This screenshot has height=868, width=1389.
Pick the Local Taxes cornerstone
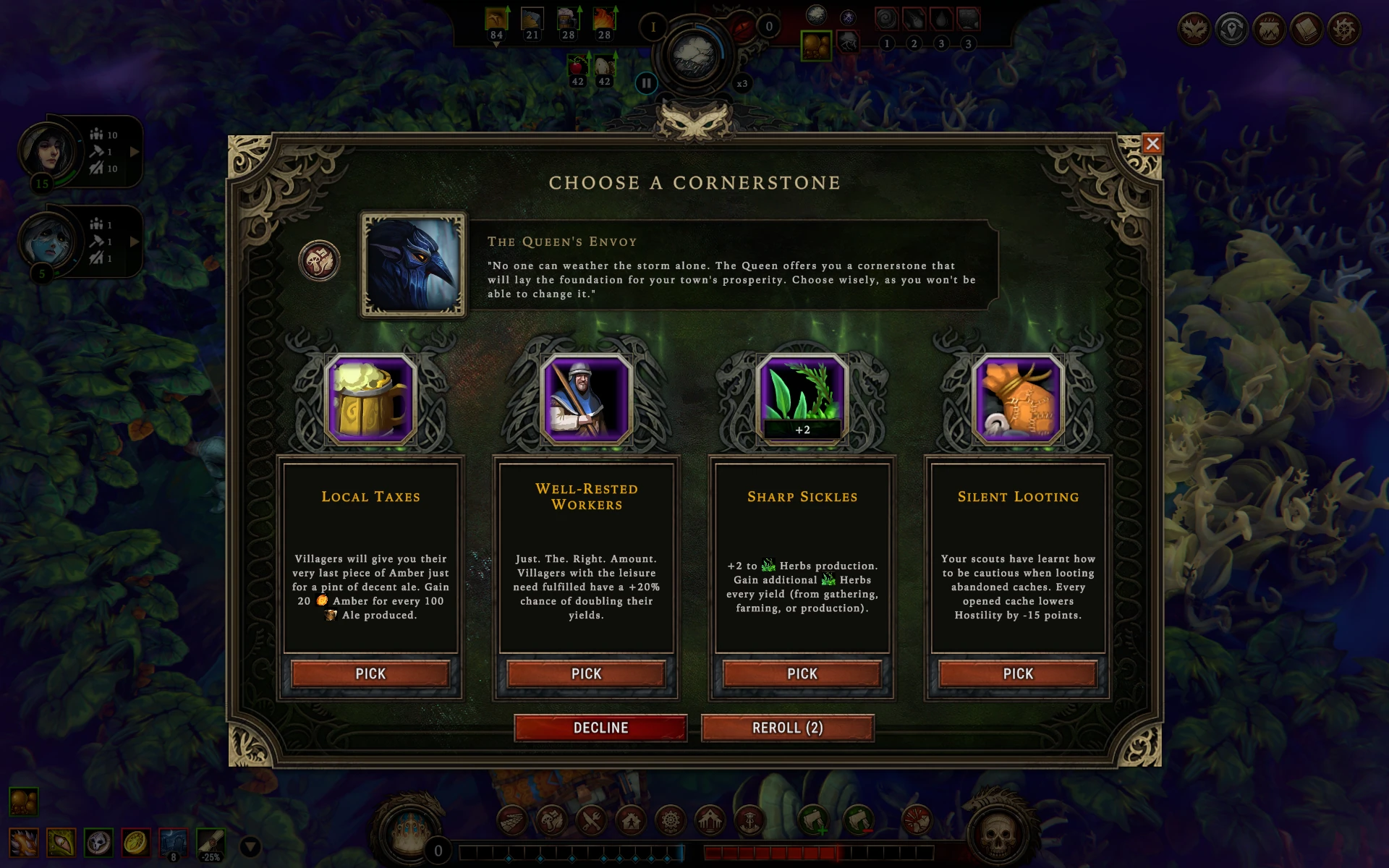370,673
